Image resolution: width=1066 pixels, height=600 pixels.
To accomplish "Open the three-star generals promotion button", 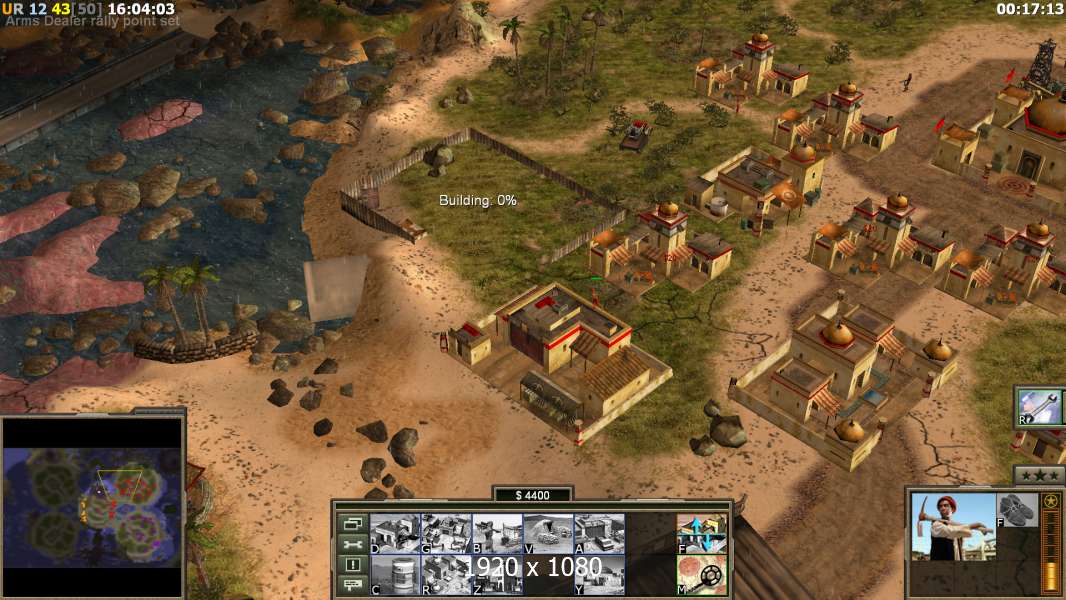I will pos(1038,475).
